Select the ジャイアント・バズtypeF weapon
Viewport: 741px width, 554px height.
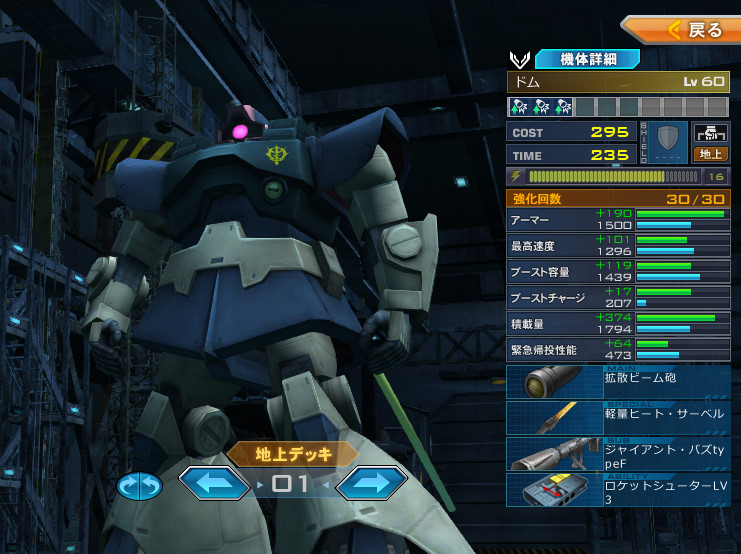pyautogui.click(x=617, y=453)
